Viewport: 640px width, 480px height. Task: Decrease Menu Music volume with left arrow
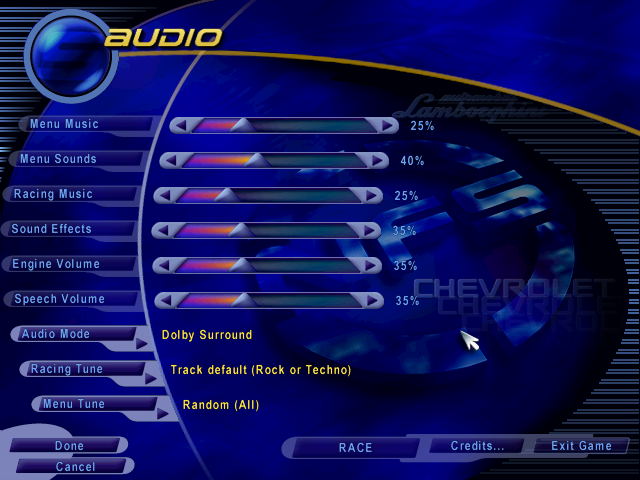(x=180, y=125)
